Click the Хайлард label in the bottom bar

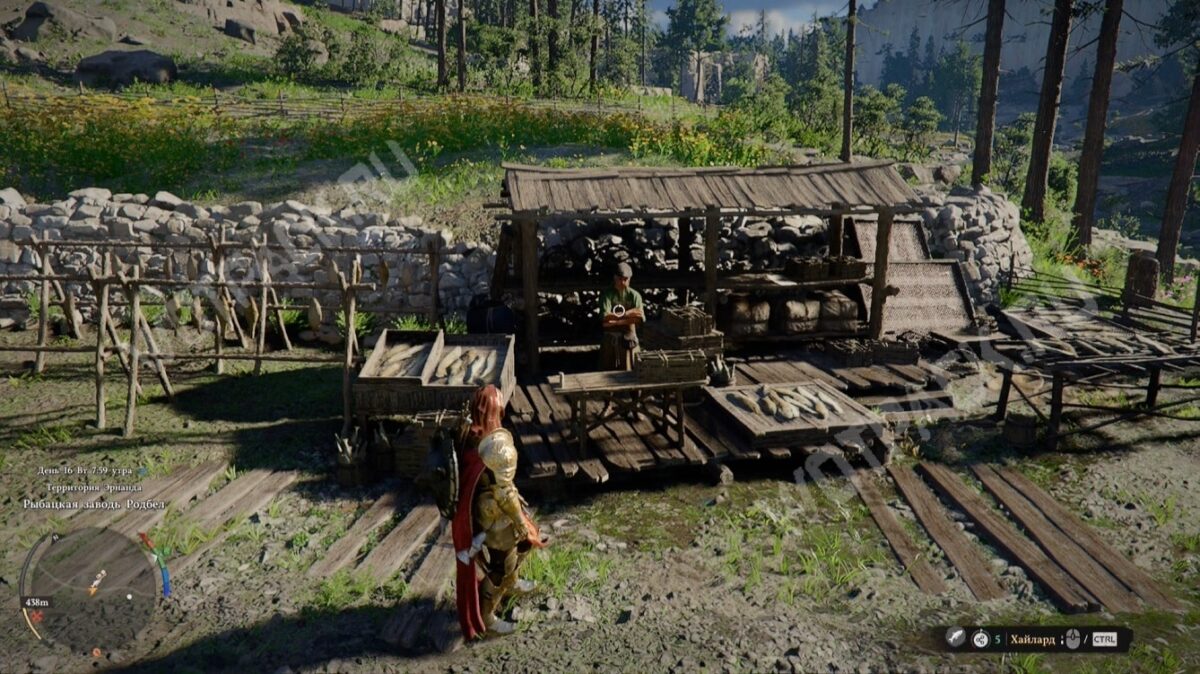point(1032,639)
